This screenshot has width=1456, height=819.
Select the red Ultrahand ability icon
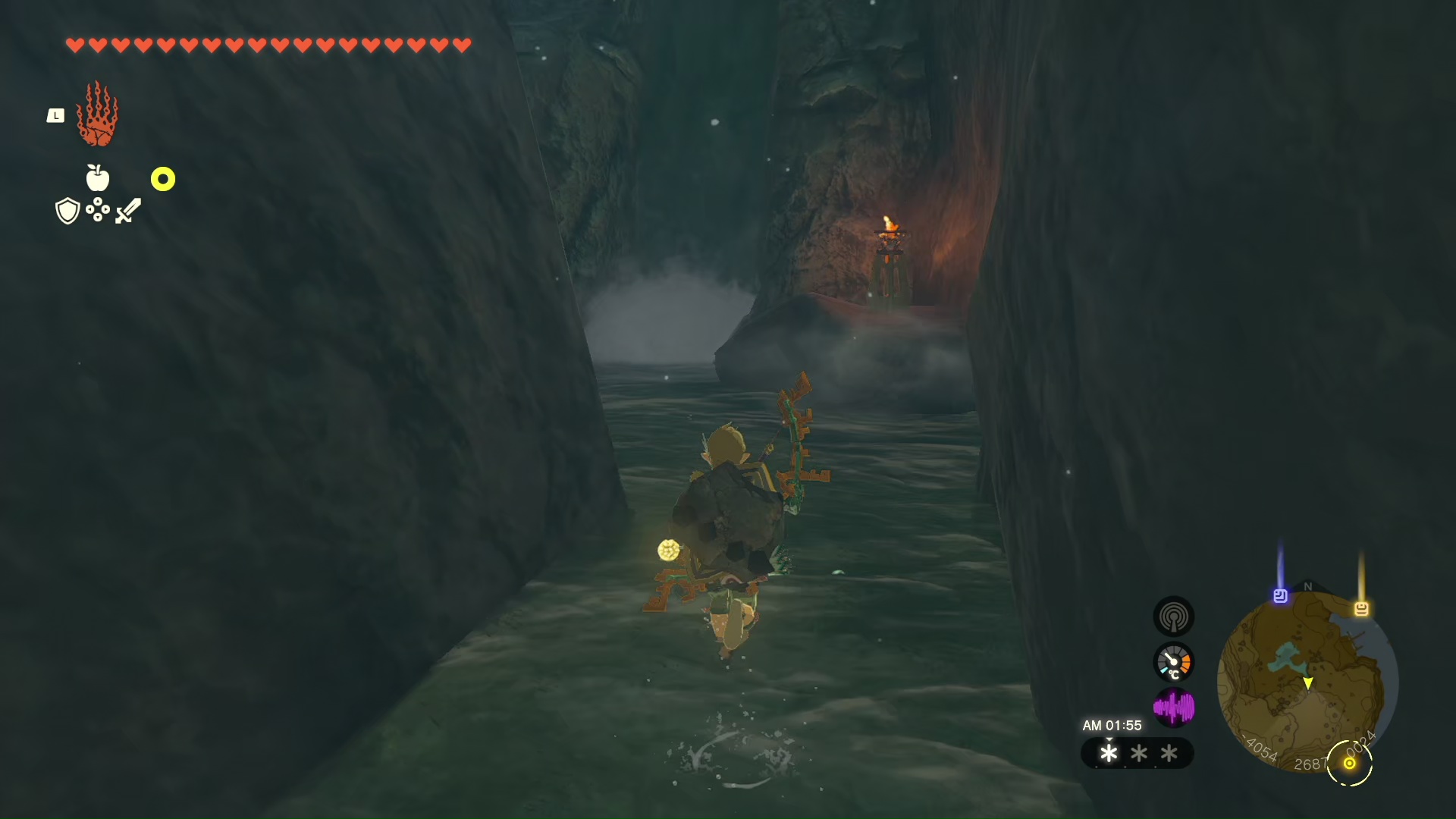(x=97, y=115)
